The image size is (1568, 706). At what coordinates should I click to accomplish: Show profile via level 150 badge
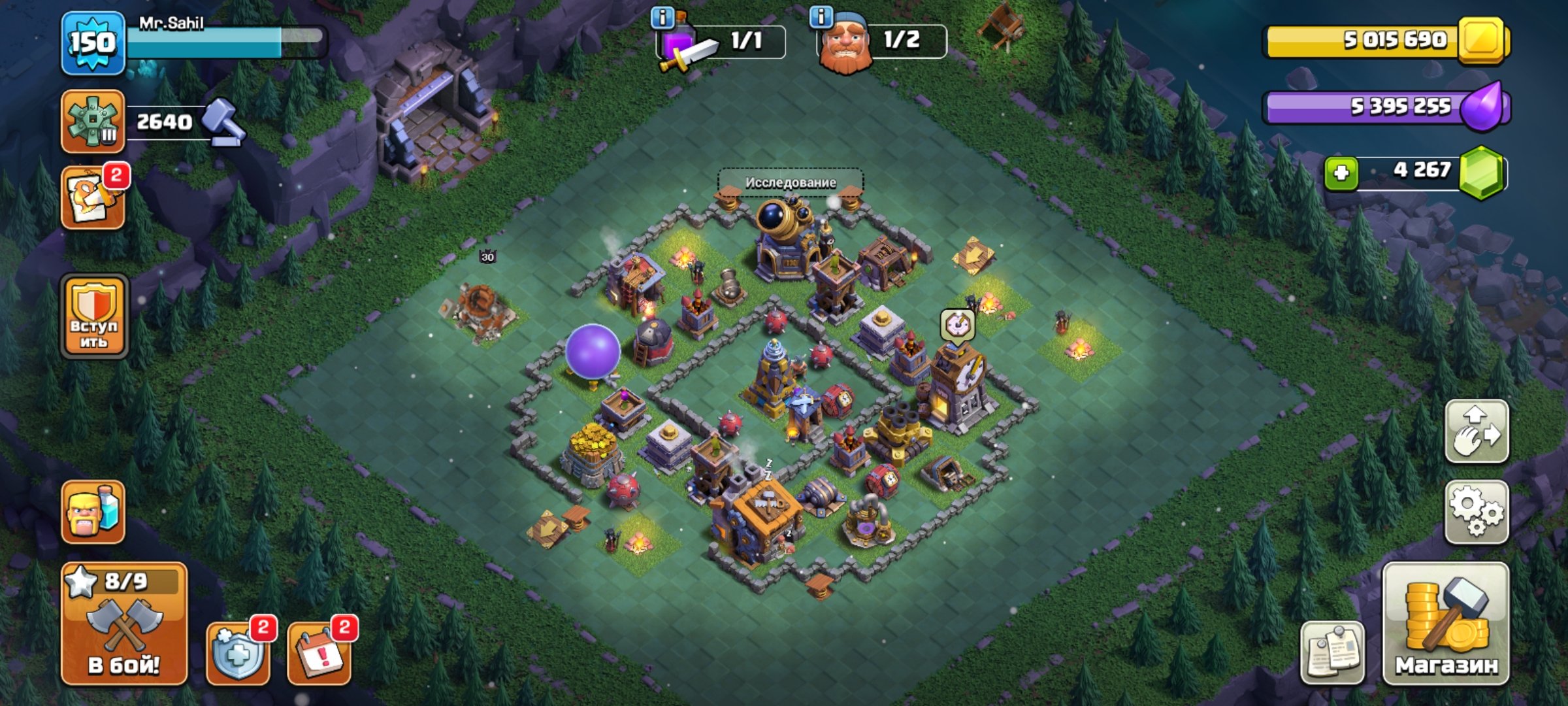tap(93, 43)
